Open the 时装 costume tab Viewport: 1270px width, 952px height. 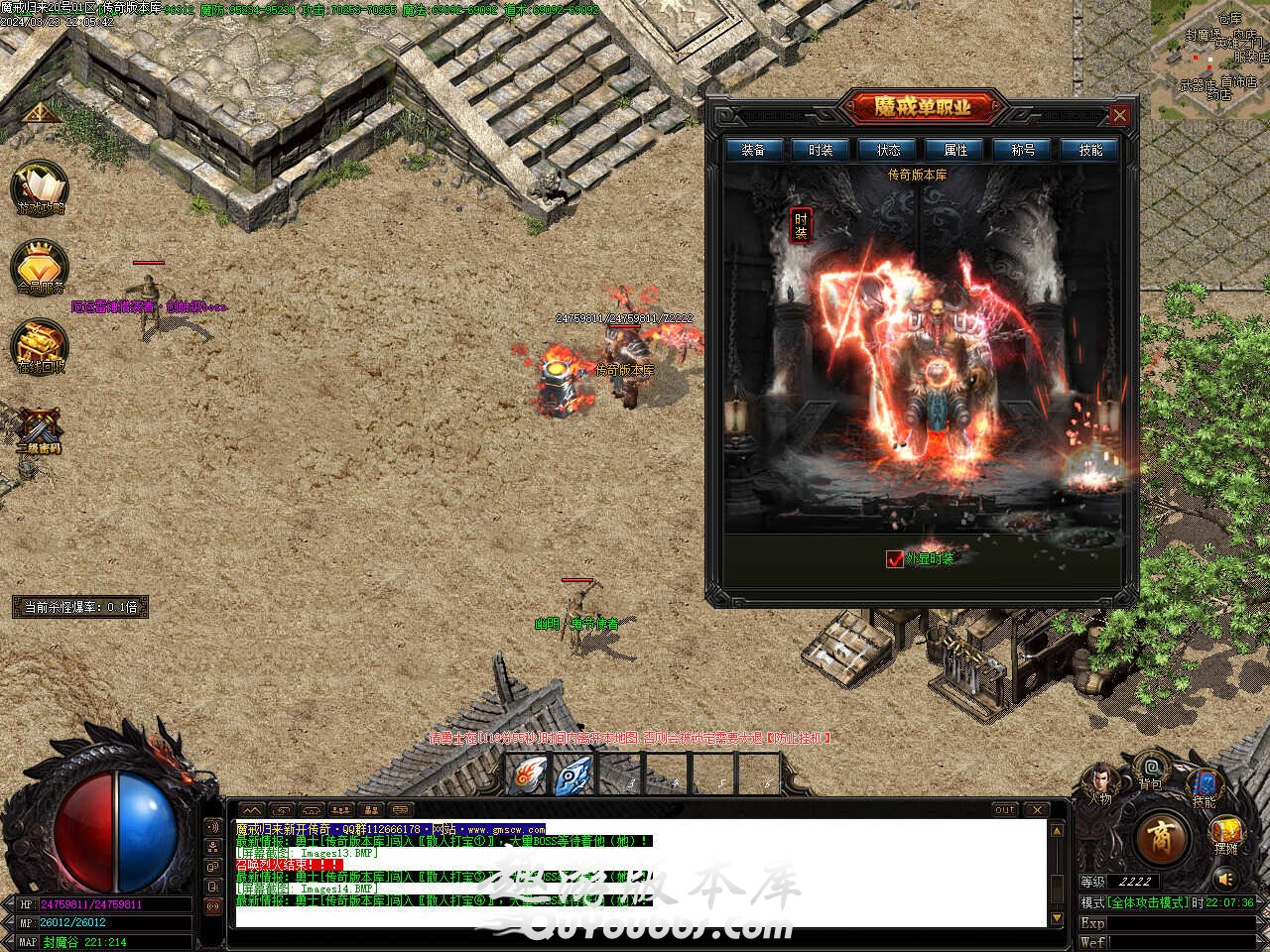pos(821,150)
